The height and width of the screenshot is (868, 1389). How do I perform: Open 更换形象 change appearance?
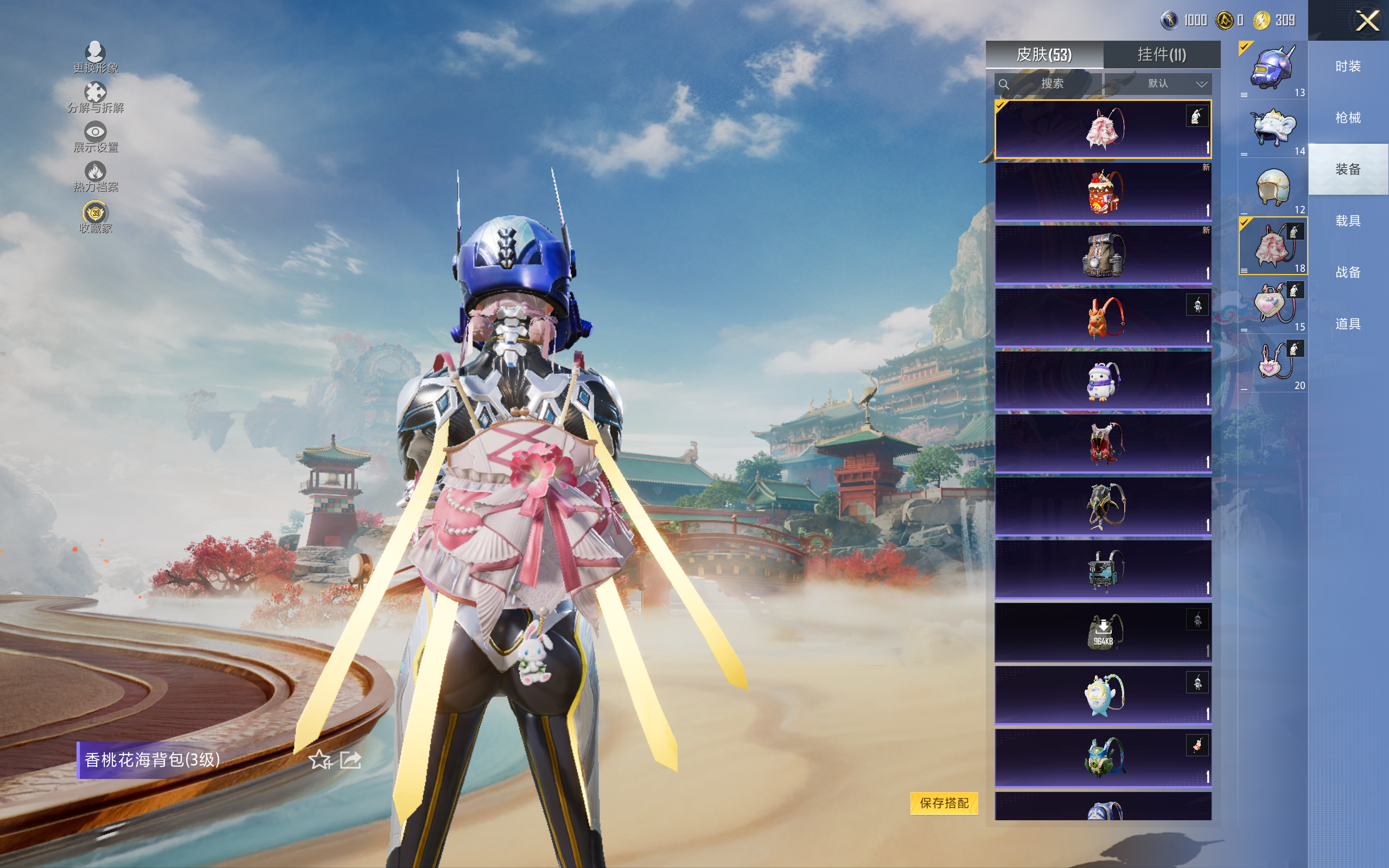click(95, 57)
